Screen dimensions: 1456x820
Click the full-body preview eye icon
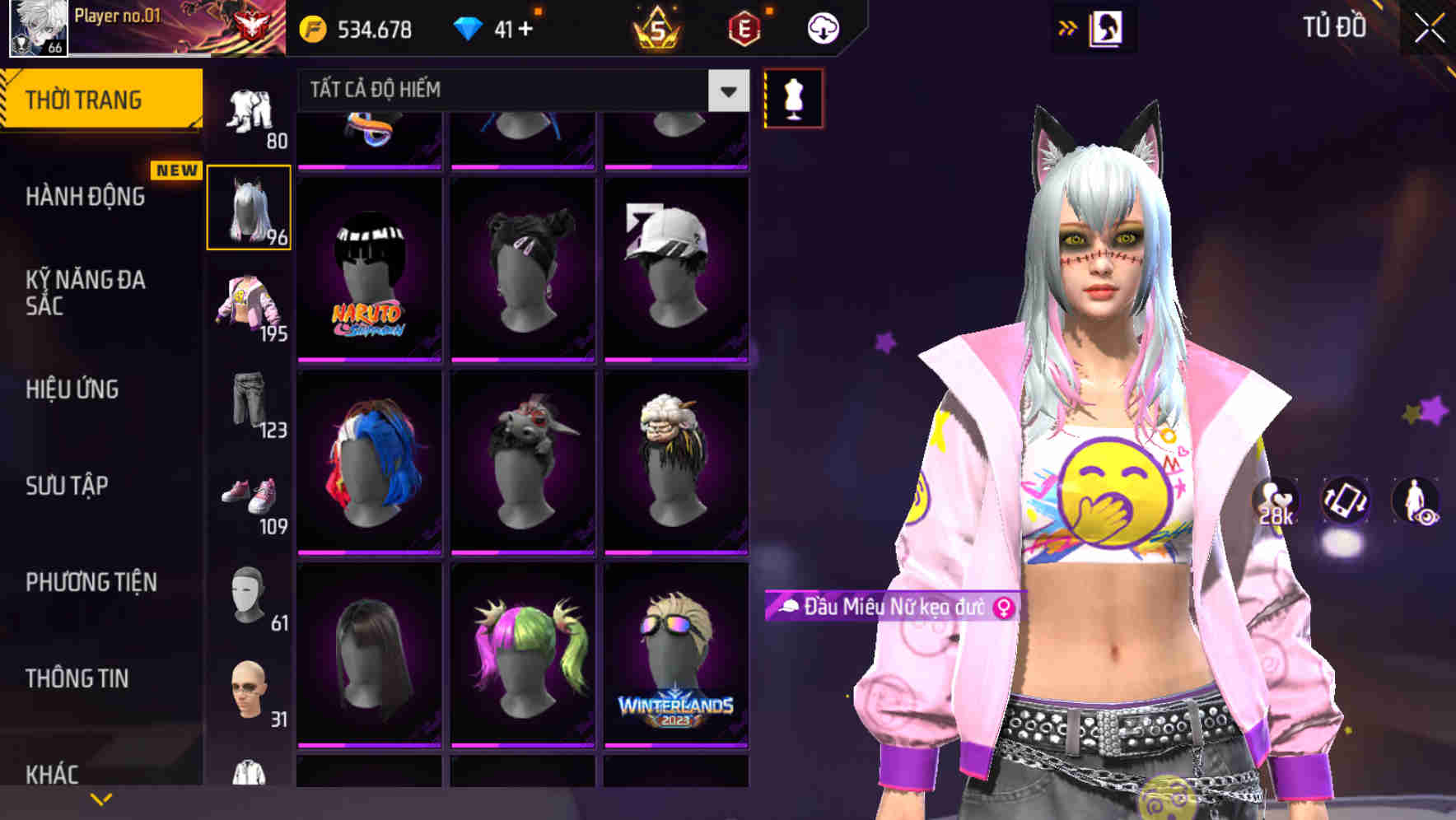pyautogui.click(x=1415, y=502)
